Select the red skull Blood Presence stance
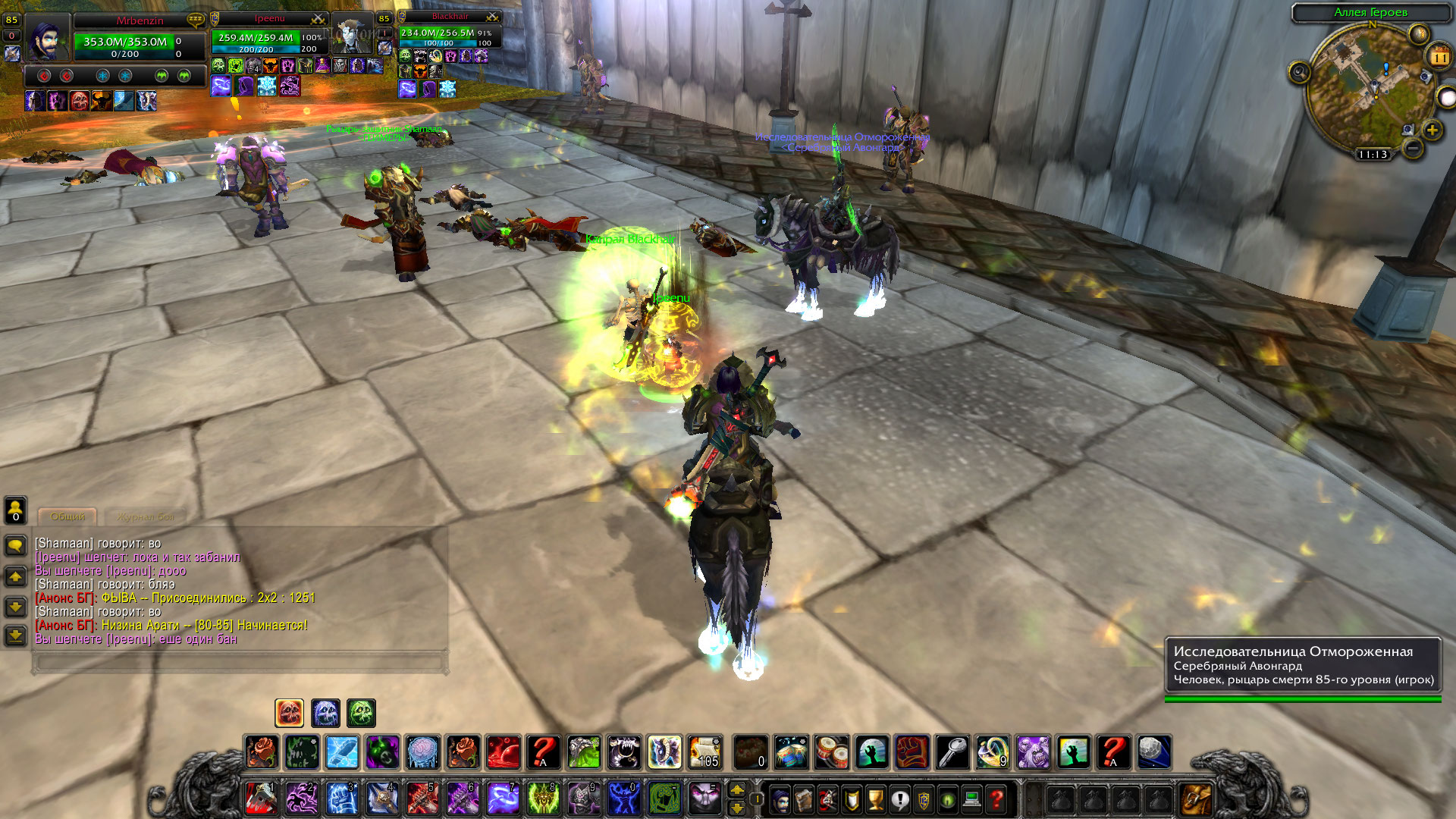 [x=289, y=713]
